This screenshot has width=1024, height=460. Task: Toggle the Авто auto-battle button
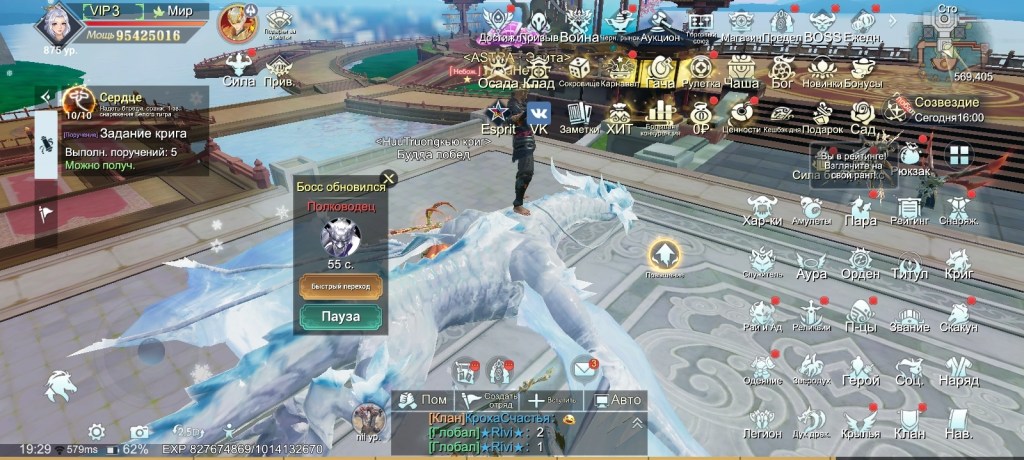pyautogui.click(x=618, y=400)
